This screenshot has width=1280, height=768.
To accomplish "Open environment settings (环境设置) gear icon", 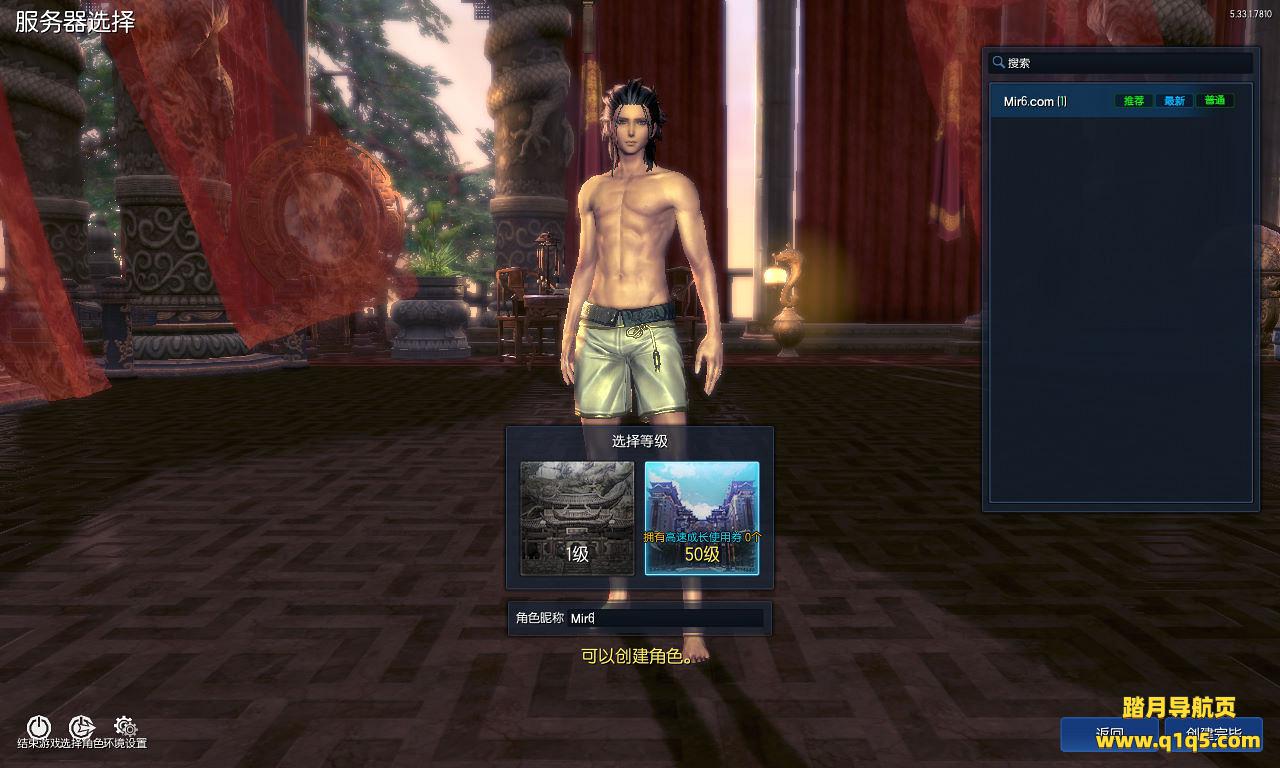I will pos(125,726).
